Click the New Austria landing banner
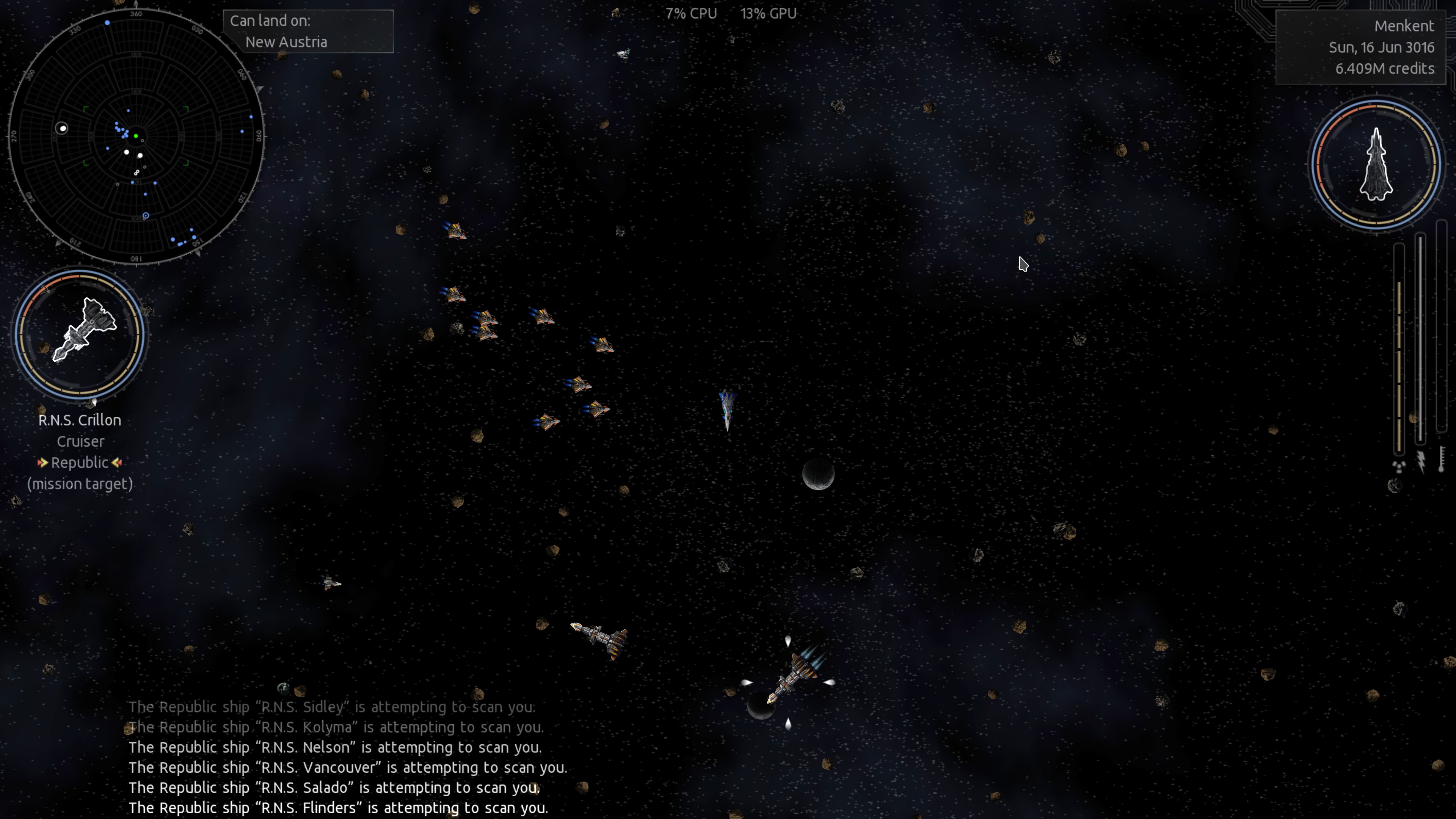The width and height of the screenshot is (1456, 819). [x=310, y=31]
